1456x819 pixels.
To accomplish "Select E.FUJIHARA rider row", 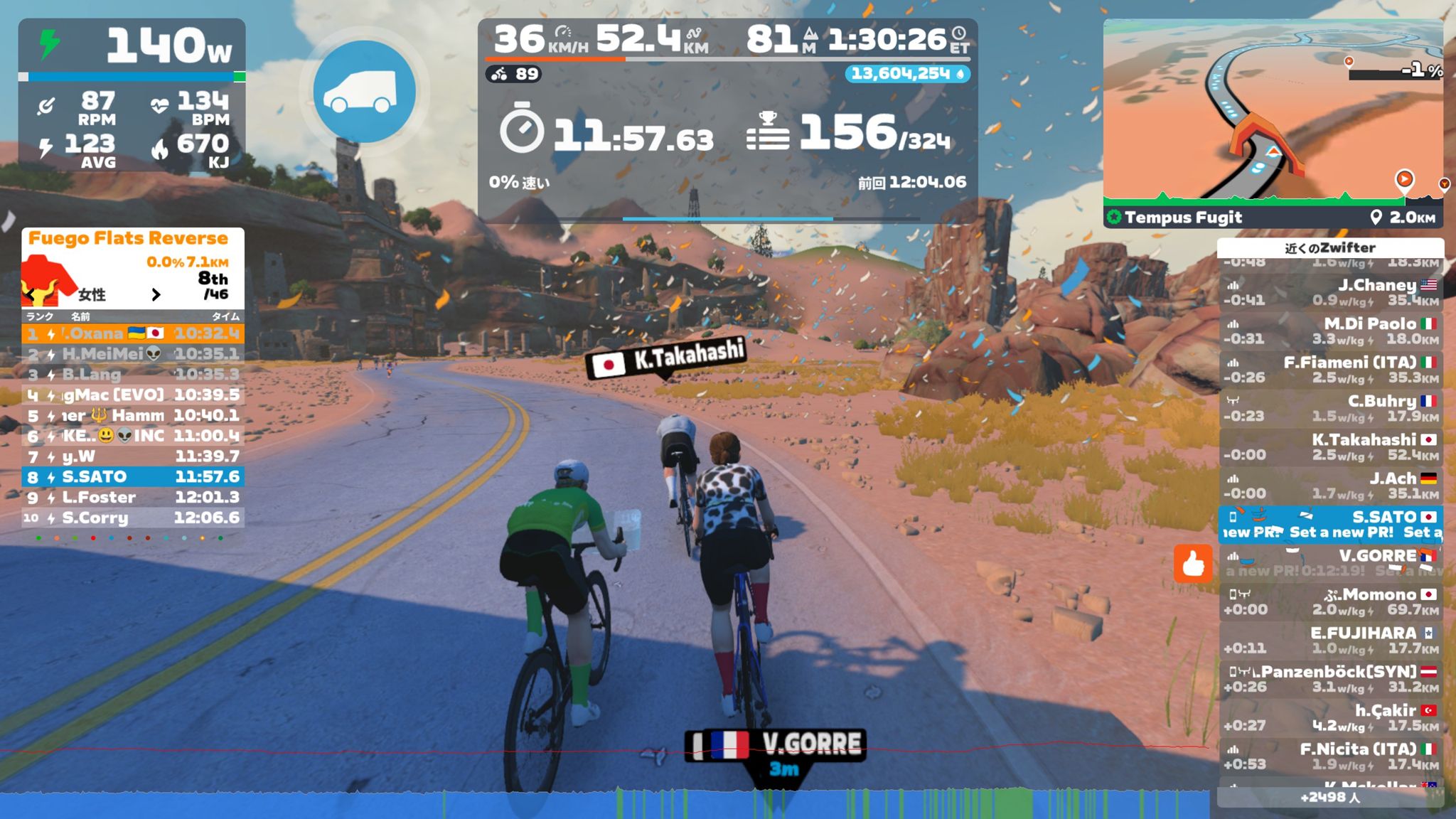I will point(1330,640).
